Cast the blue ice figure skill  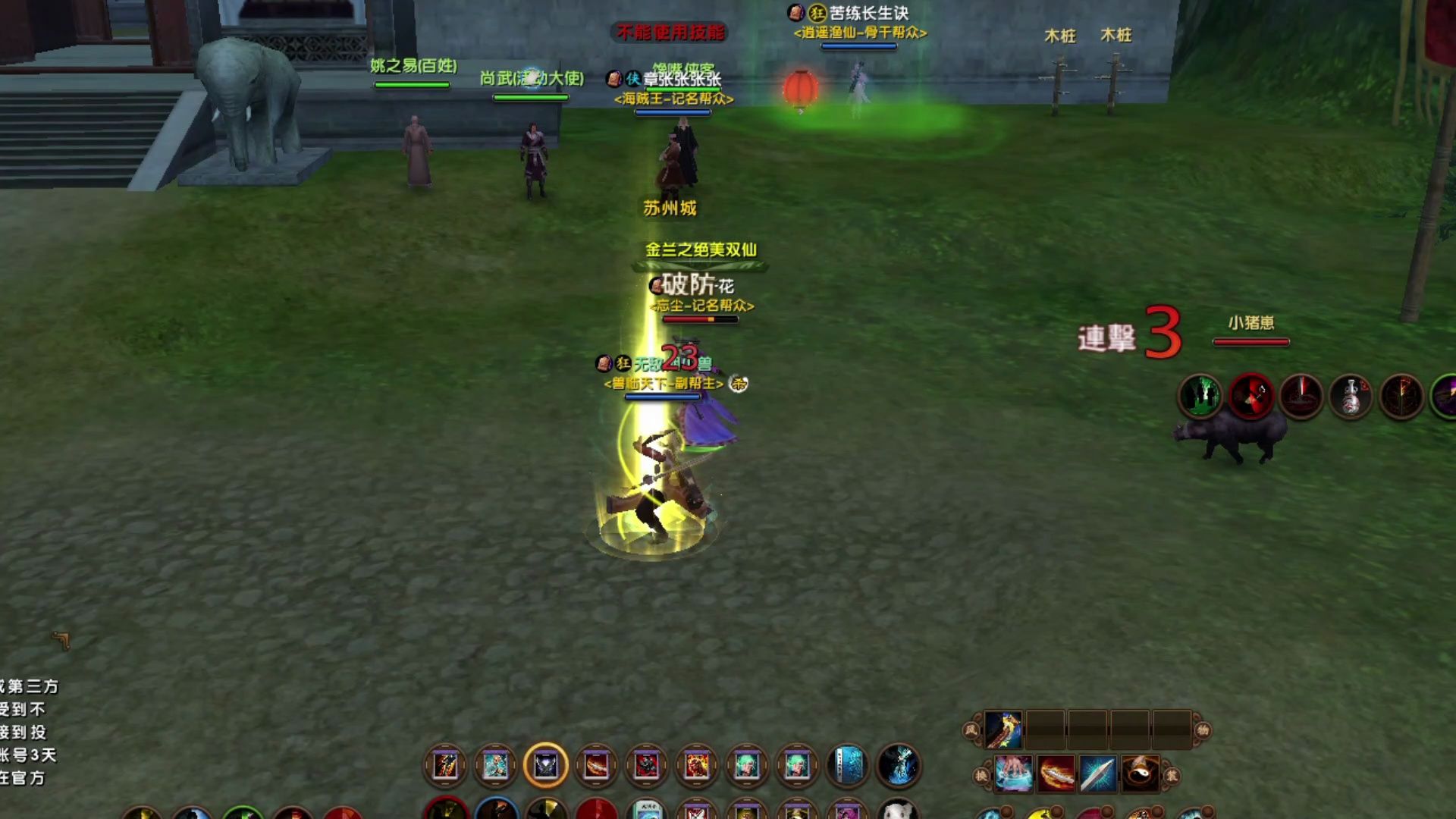(x=899, y=766)
